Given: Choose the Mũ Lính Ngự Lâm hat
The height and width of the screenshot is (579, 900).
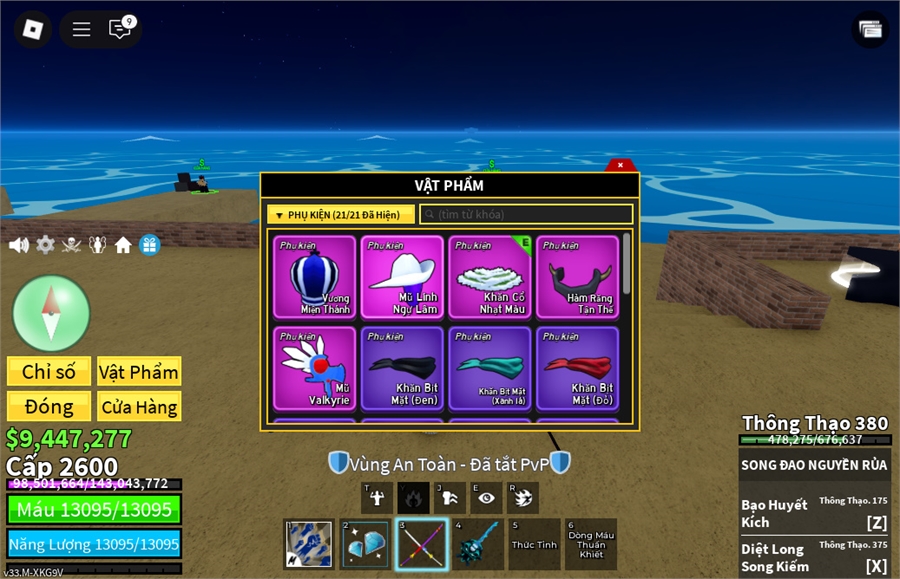Looking at the screenshot, I should click(x=402, y=277).
